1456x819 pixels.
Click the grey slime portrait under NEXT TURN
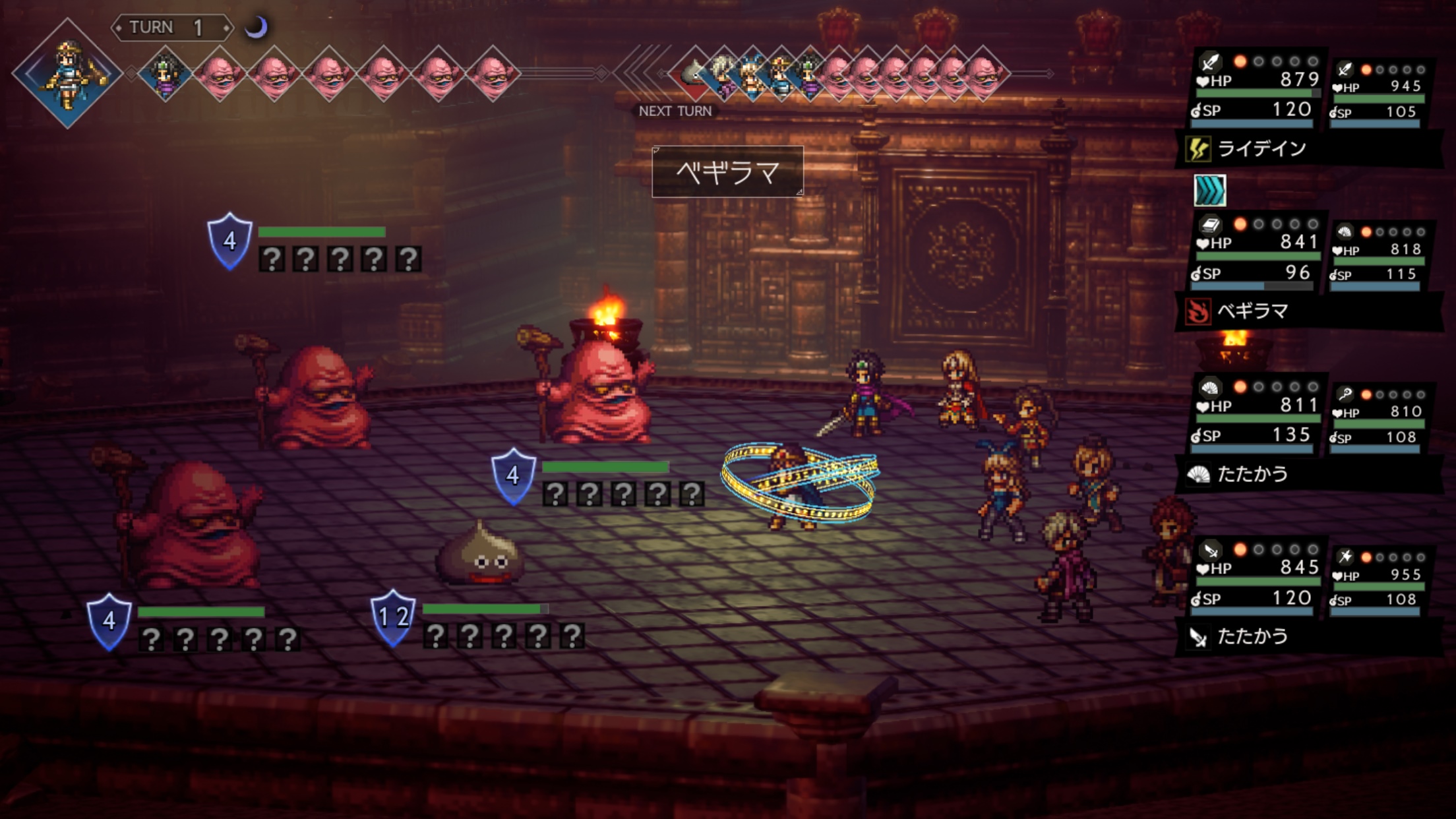[693, 73]
